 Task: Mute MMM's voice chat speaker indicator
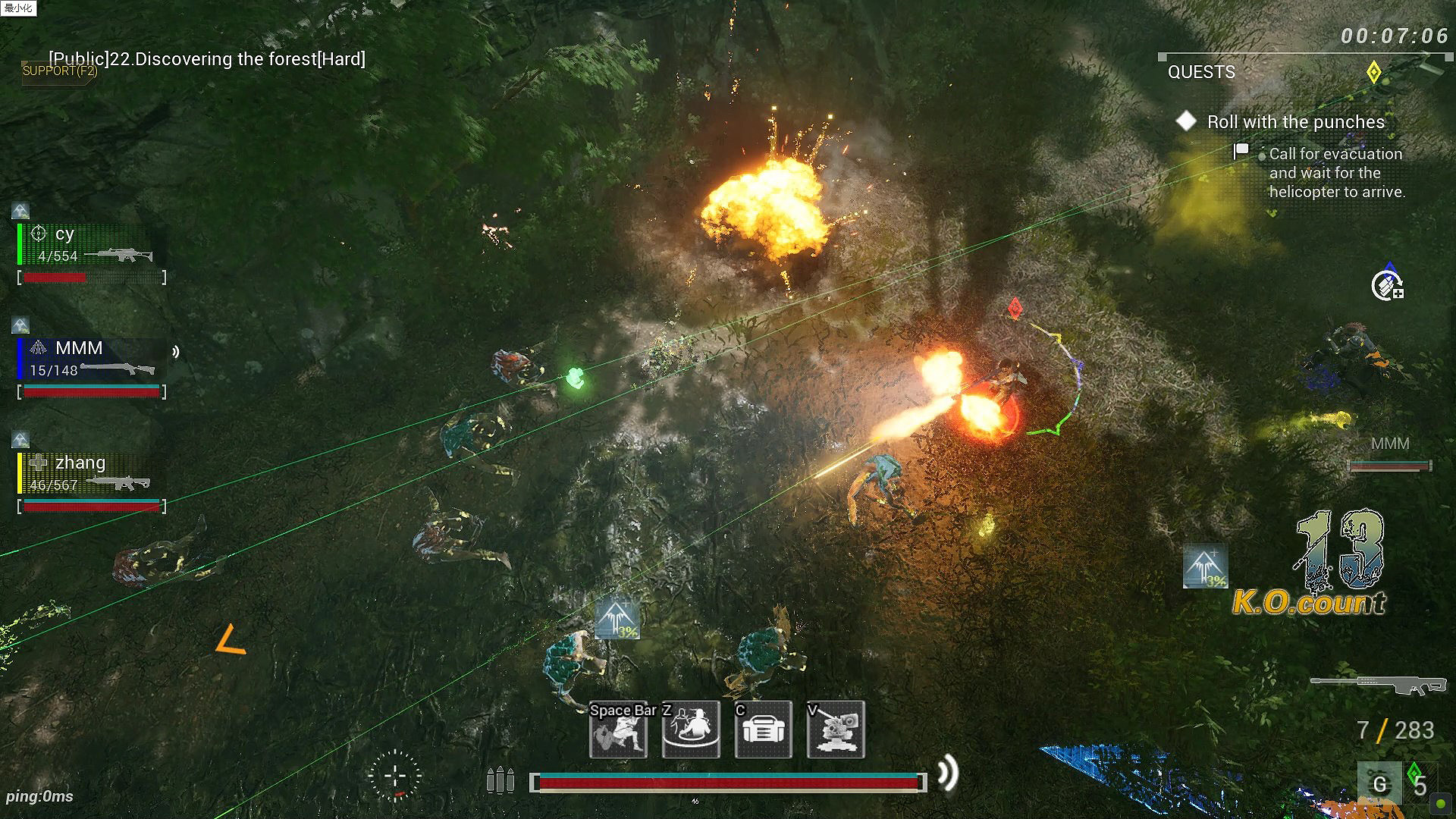pos(176,350)
